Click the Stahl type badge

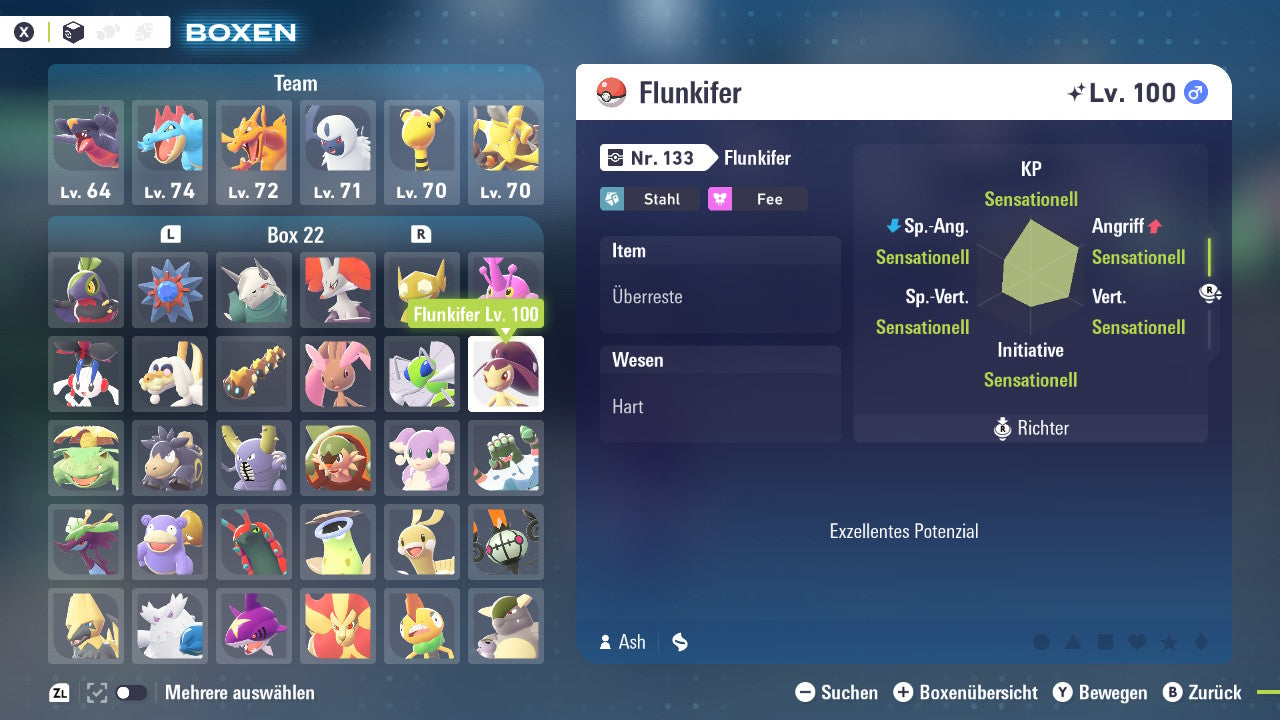click(x=648, y=199)
